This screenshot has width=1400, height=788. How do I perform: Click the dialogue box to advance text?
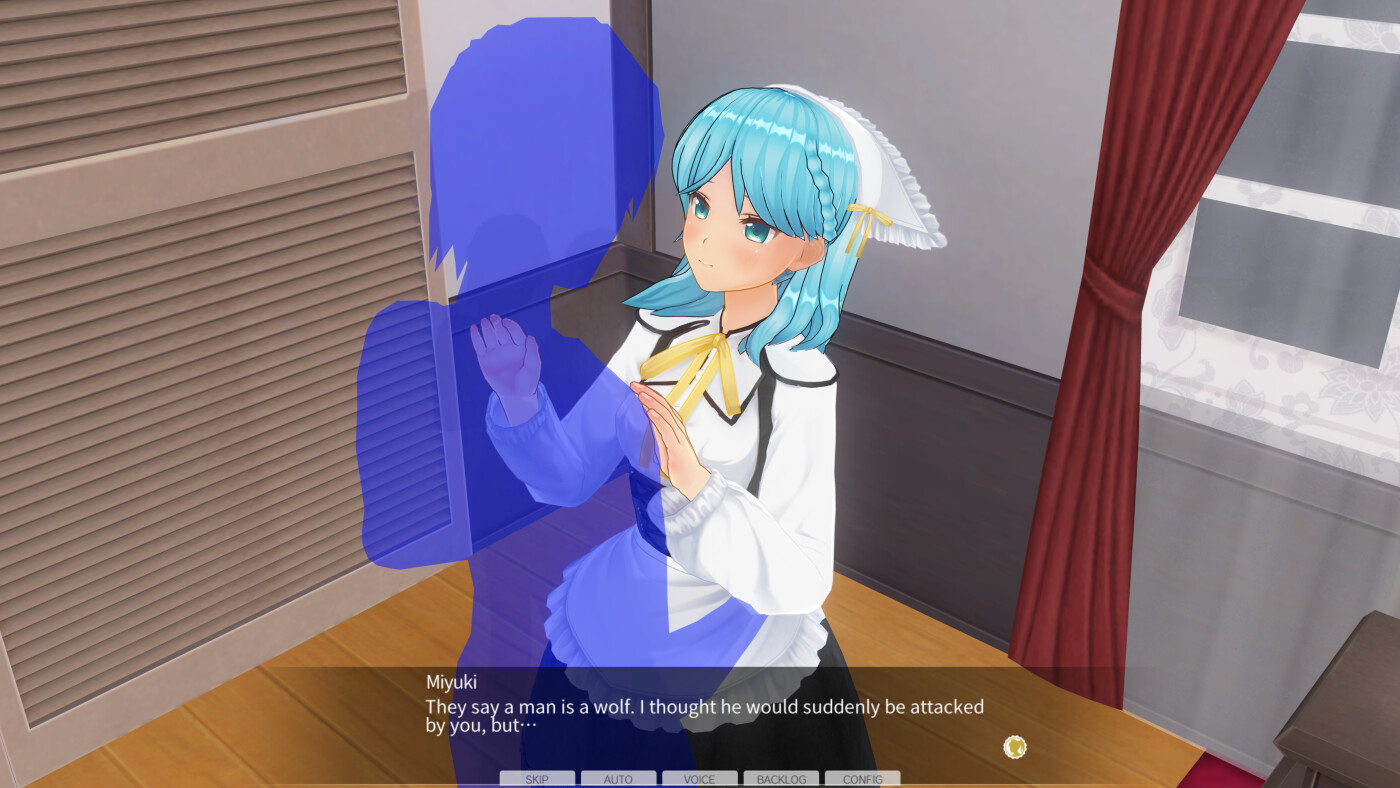pyautogui.click(x=700, y=710)
